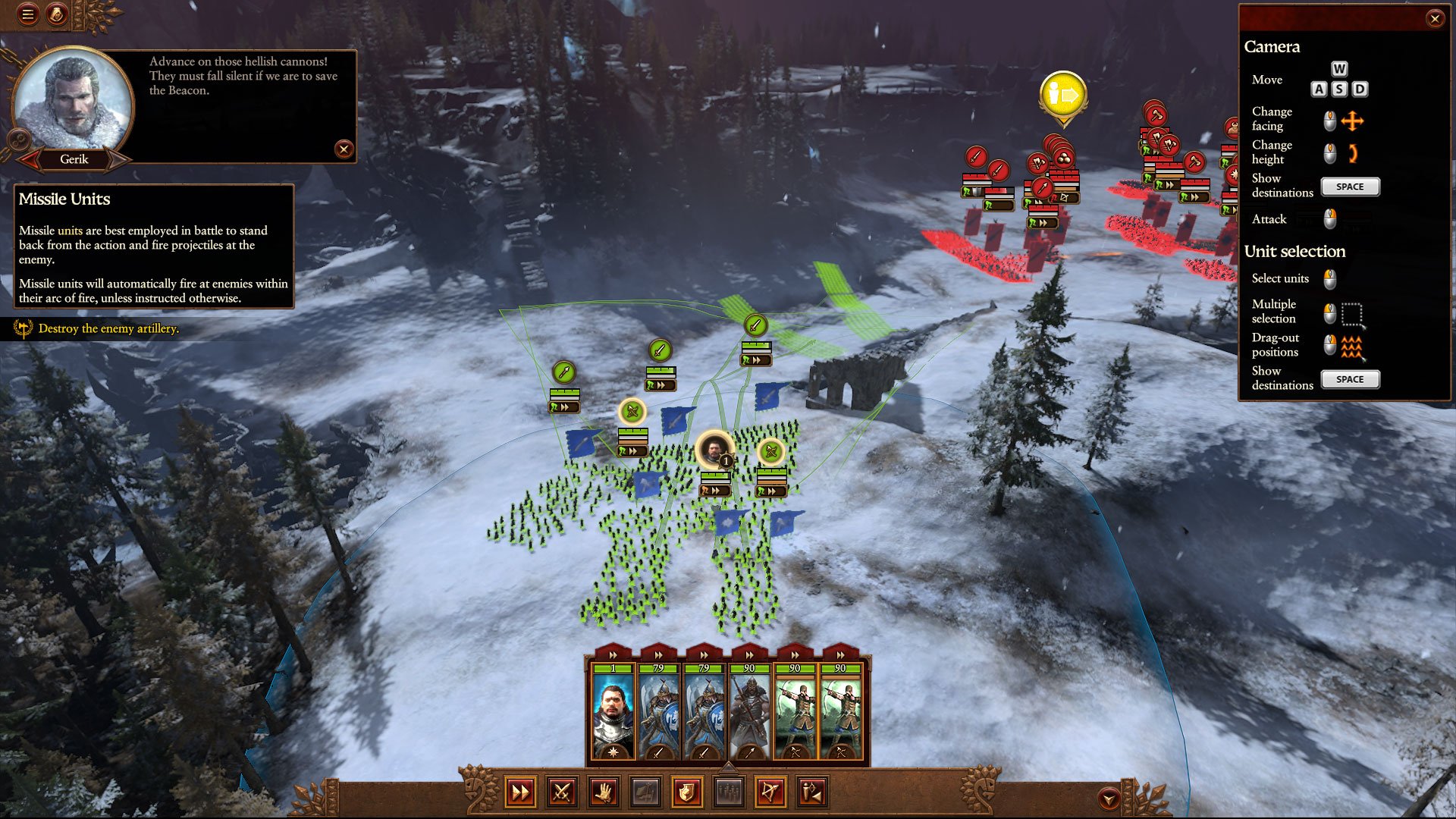
Task: Toggle the skirmish mode archer-arrow button
Action: click(811, 793)
